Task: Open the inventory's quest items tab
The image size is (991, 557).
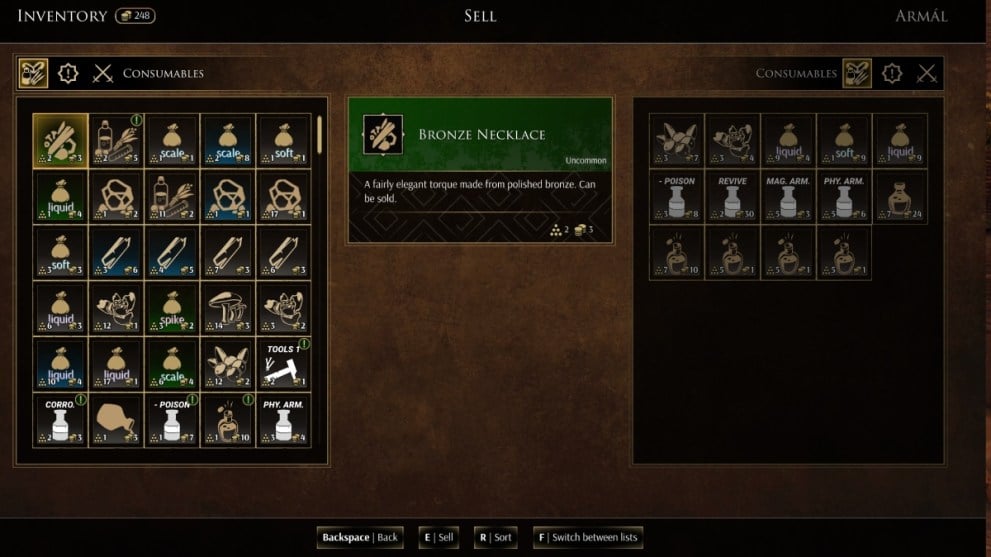Action: point(68,73)
